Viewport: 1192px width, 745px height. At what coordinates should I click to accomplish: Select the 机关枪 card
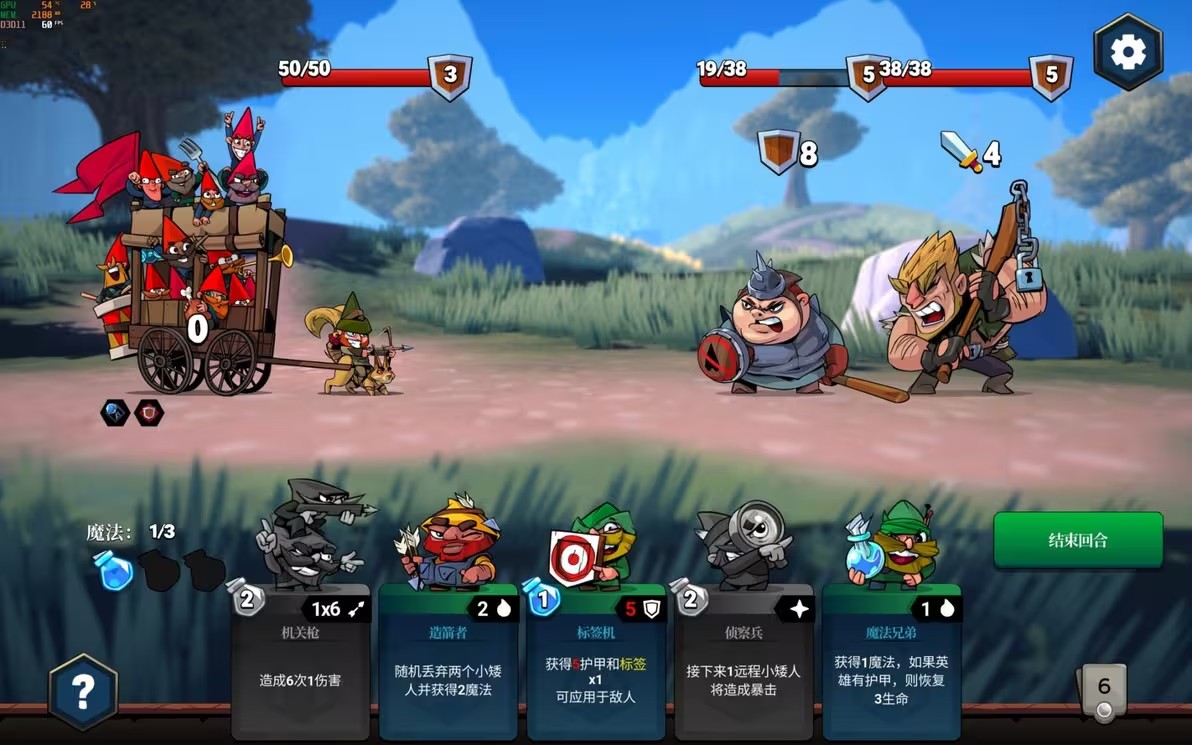point(300,662)
